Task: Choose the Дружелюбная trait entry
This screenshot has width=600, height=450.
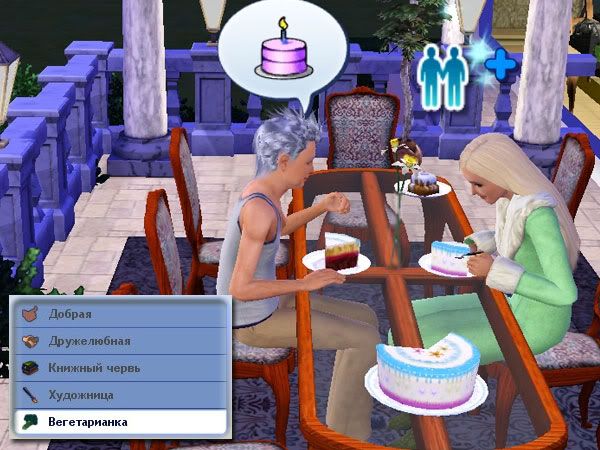Action: (x=120, y=341)
